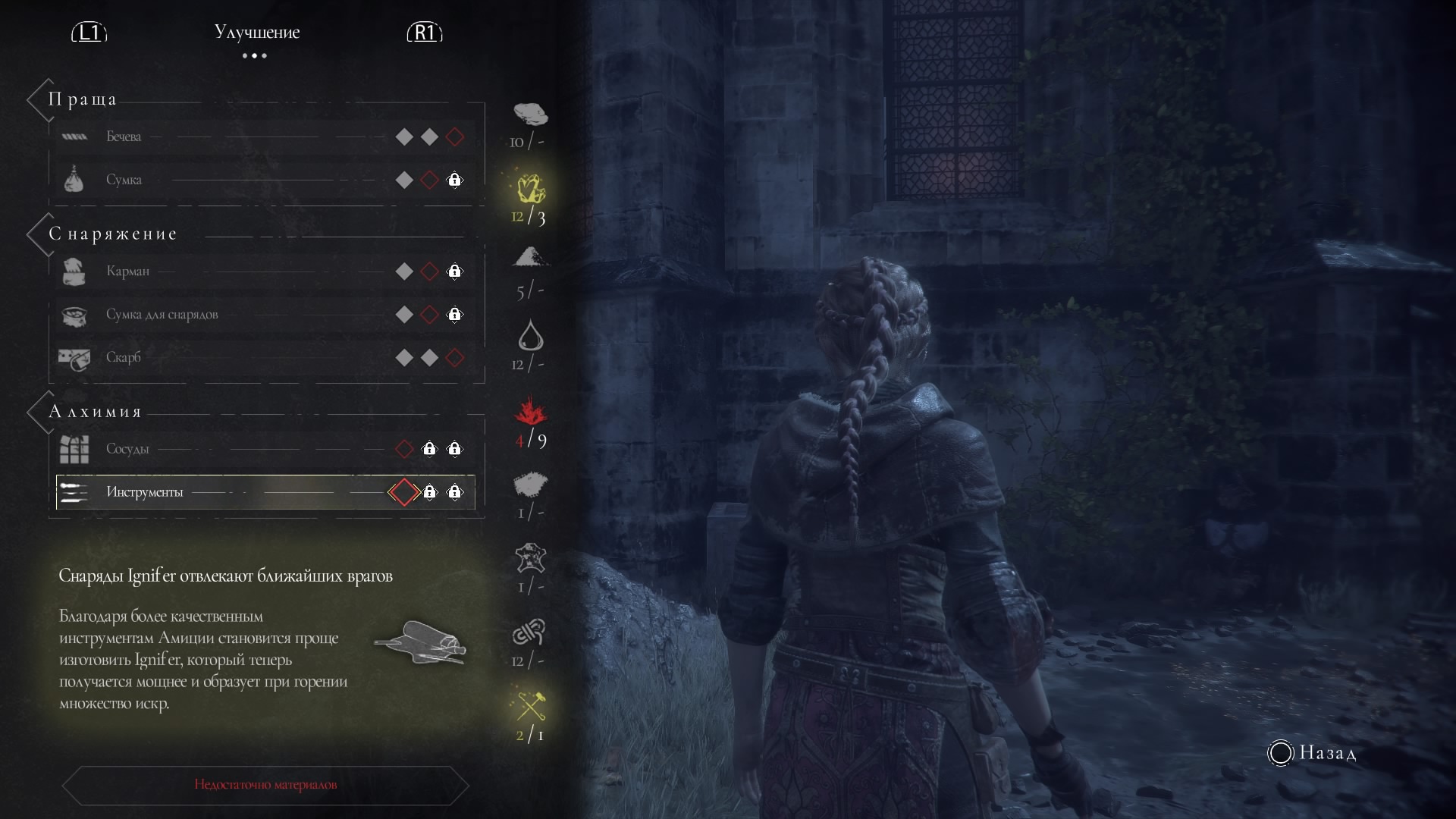Image resolution: width=1456 pixels, height=819 pixels.
Task: Click the Недостаточно материалов button
Action: coord(265,785)
